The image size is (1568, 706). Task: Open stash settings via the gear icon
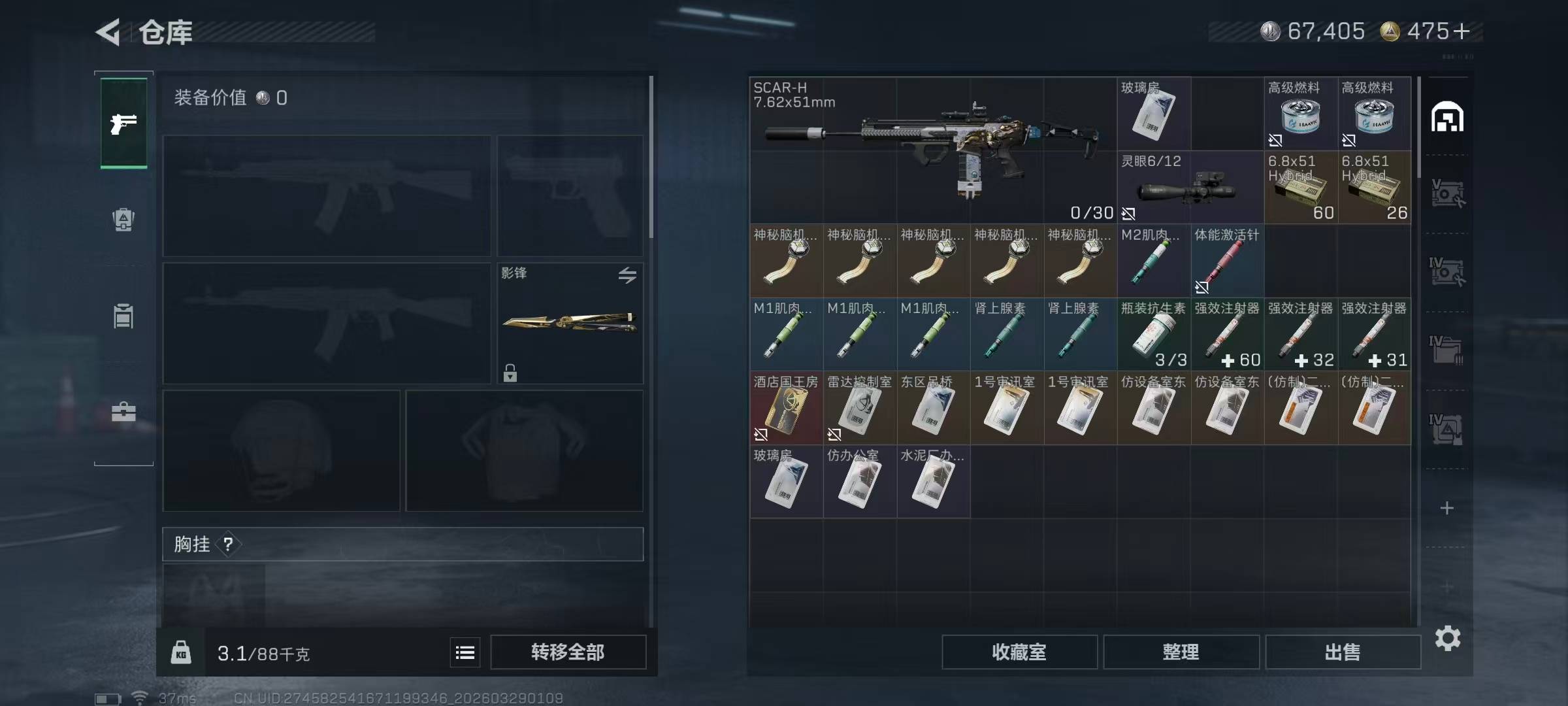1447,638
